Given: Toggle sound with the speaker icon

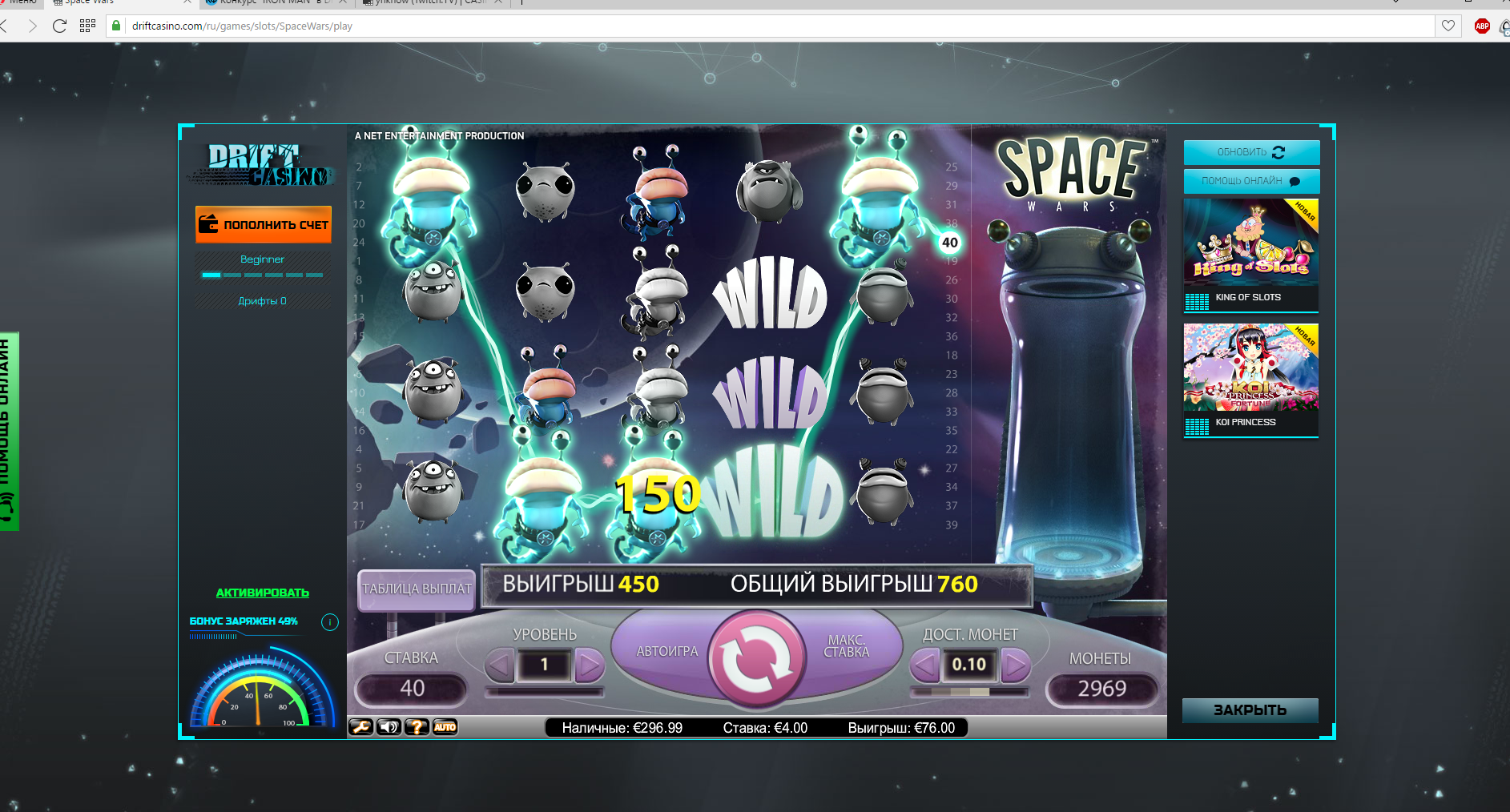Looking at the screenshot, I should tap(389, 727).
